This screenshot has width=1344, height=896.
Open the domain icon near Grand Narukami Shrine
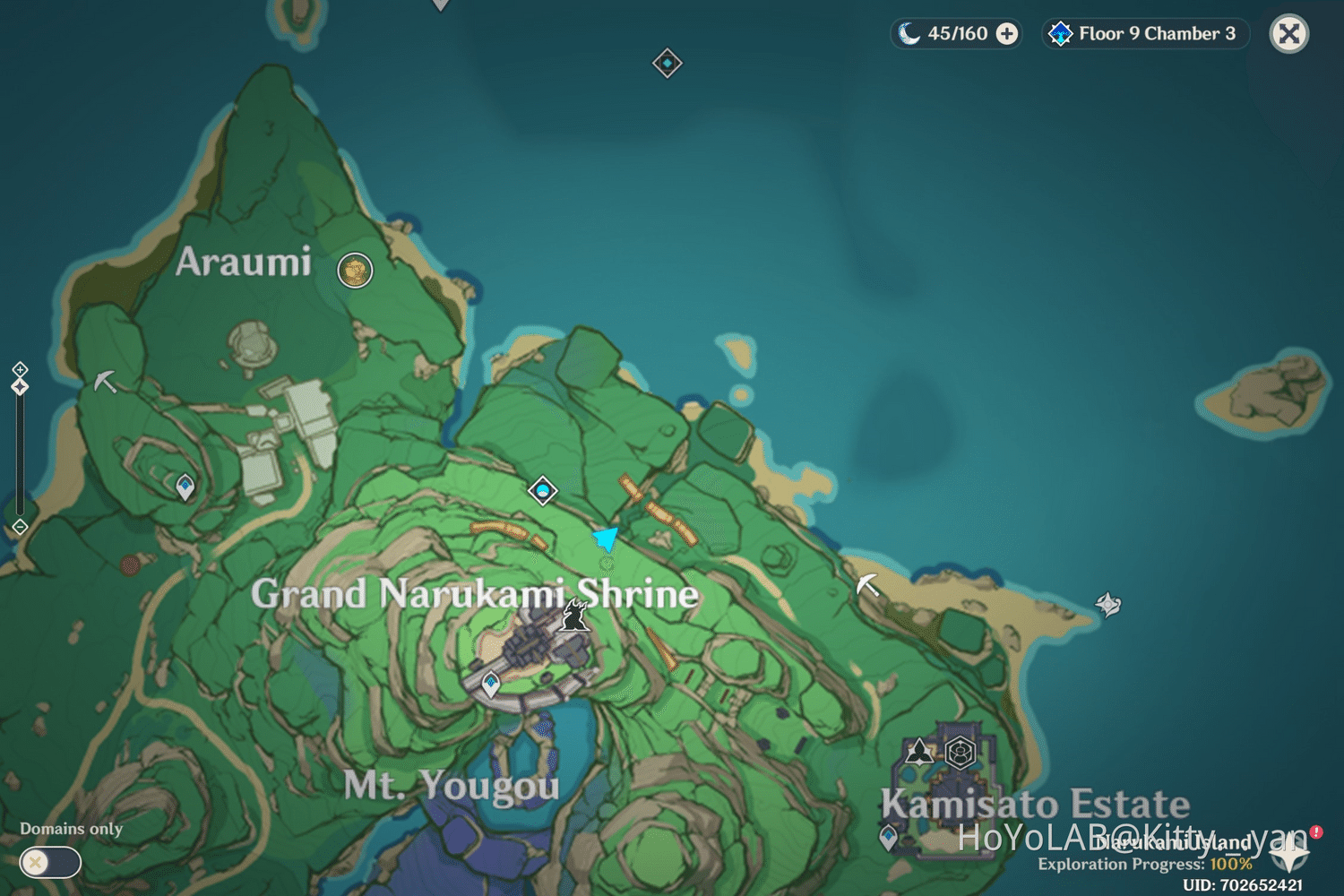pyautogui.click(x=542, y=491)
